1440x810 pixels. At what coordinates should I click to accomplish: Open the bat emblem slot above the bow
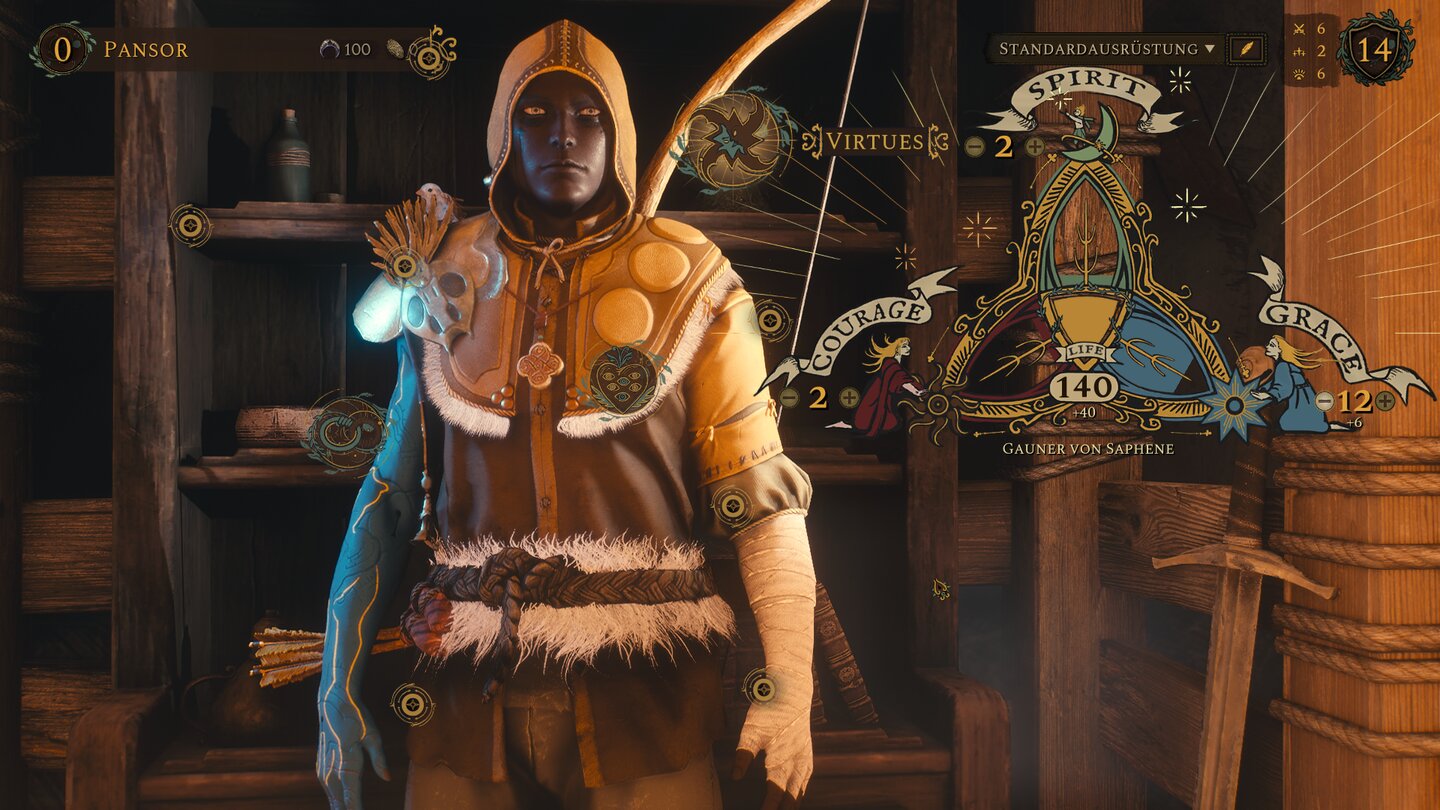737,138
